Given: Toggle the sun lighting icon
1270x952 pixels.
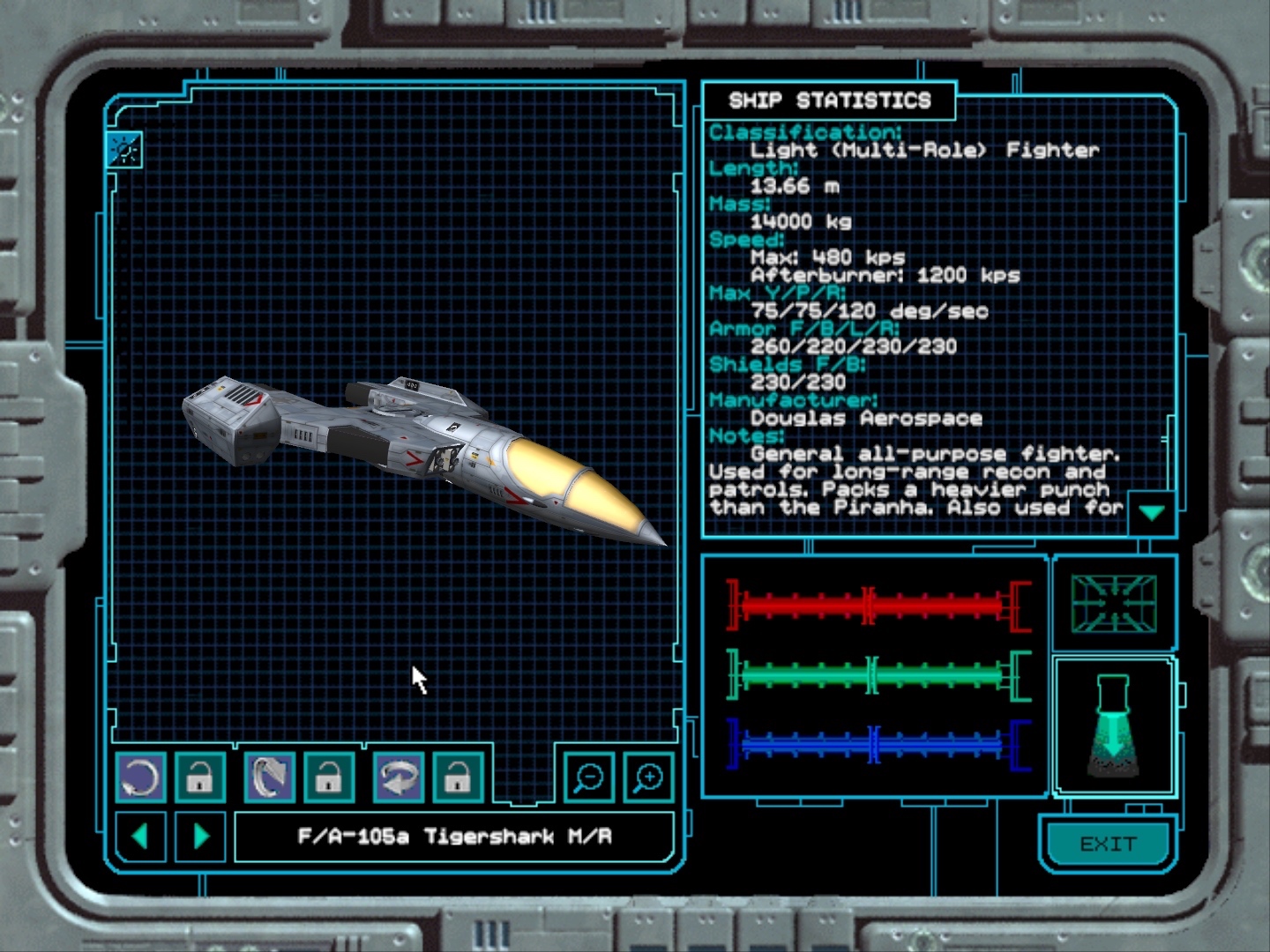Looking at the screenshot, I should click(124, 150).
